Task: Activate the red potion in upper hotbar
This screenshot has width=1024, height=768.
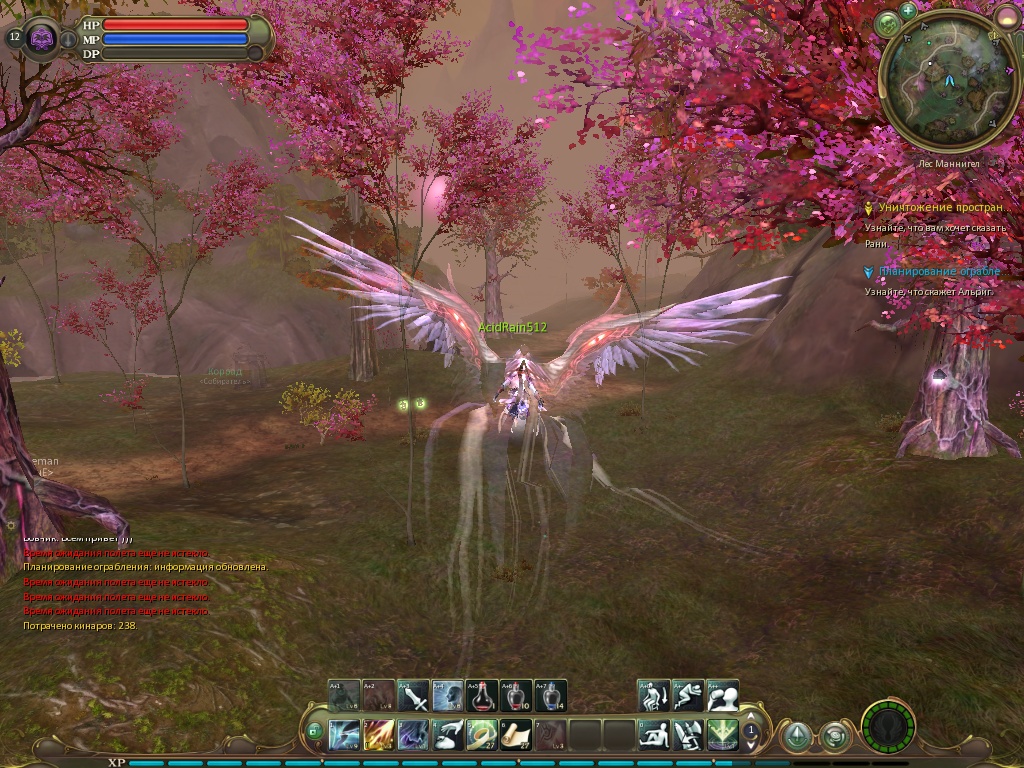Action: [482, 695]
